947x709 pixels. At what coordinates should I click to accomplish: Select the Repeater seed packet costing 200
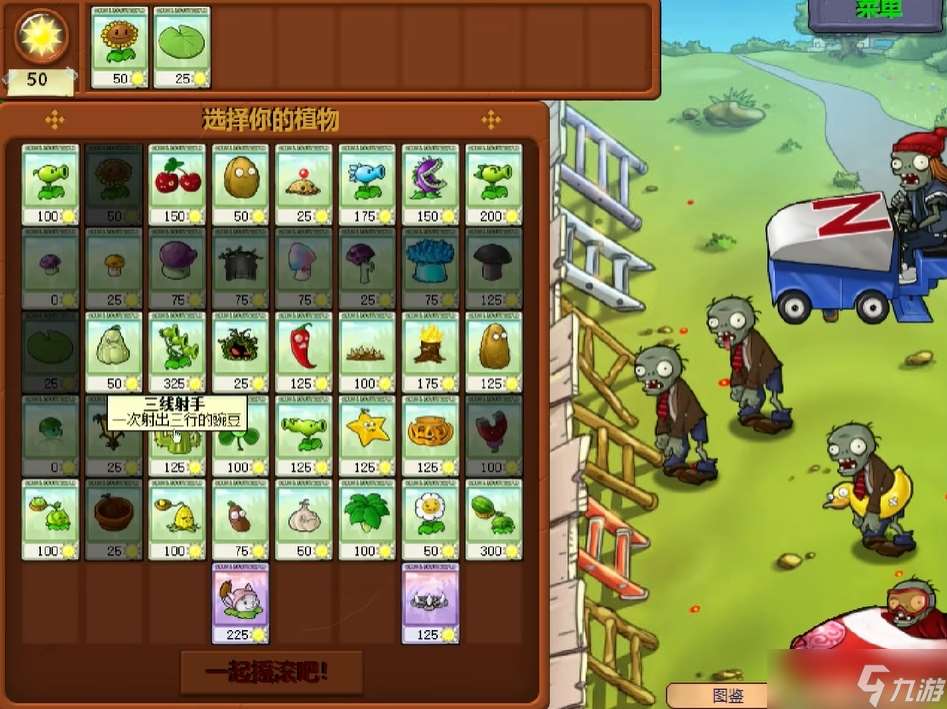pos(494,183)
